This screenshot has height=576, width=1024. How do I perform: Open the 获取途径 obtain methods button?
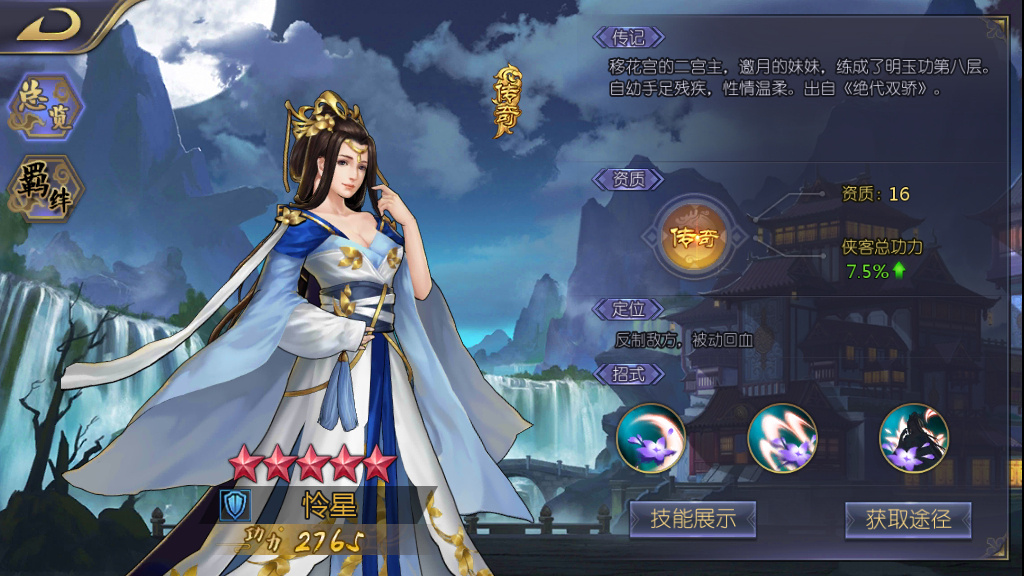(x=908, y=519)
